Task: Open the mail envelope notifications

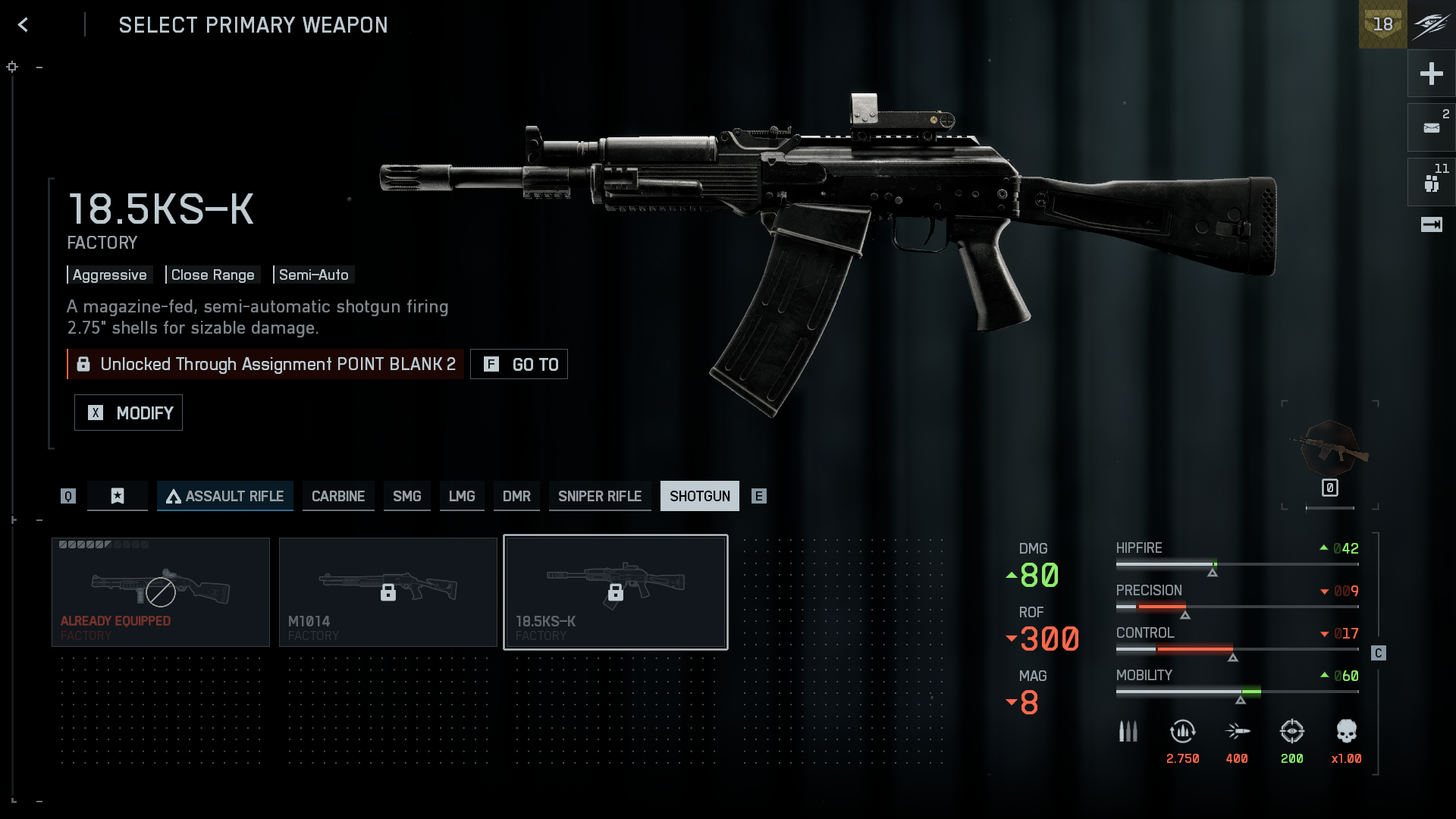Action: 1431,127
